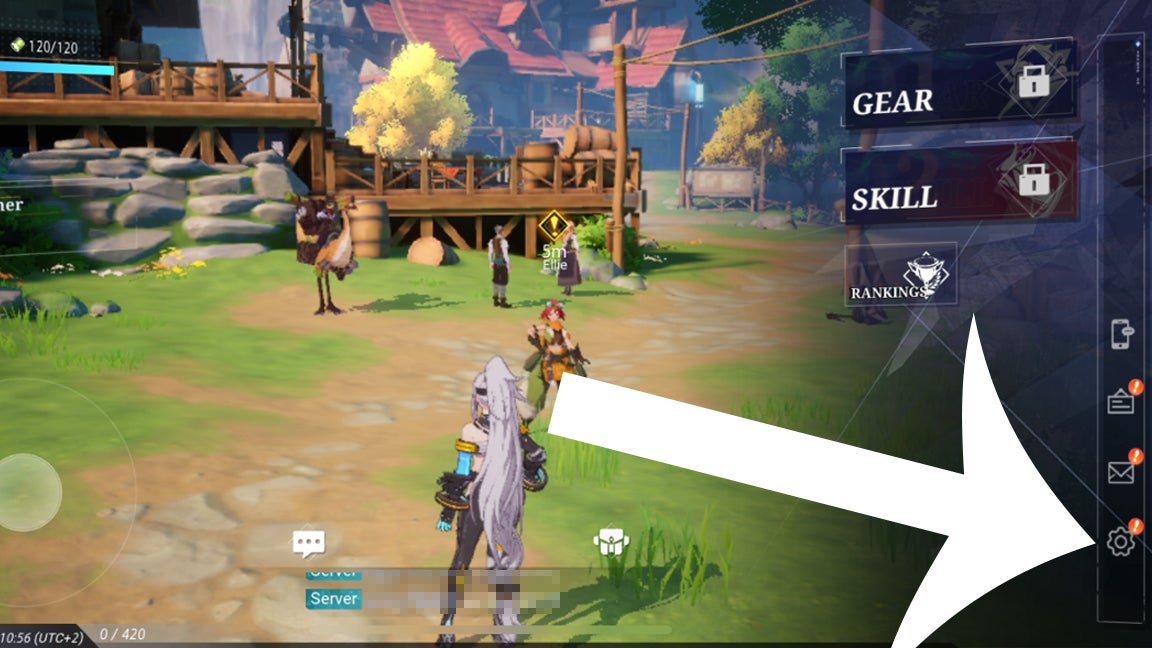Tap the smartphone icon in the sidebar
Viewport: 1152px width, 648px height.
tap(1121, 334)
